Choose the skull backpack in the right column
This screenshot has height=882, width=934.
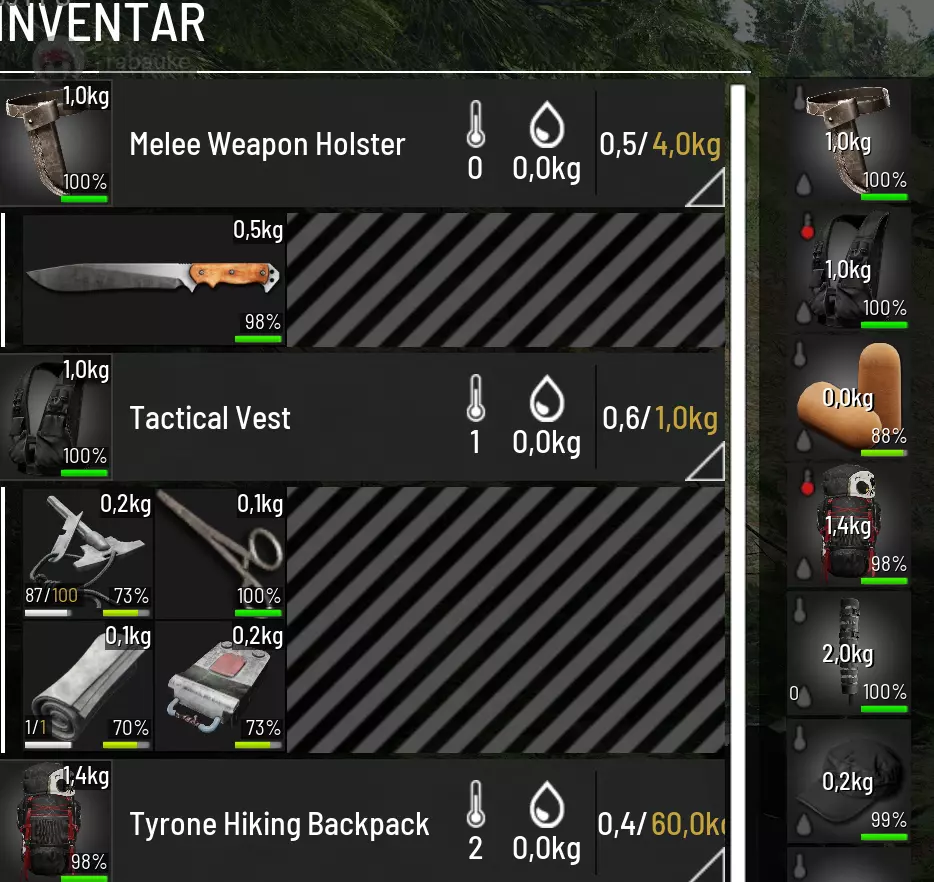tap(848, 526)
